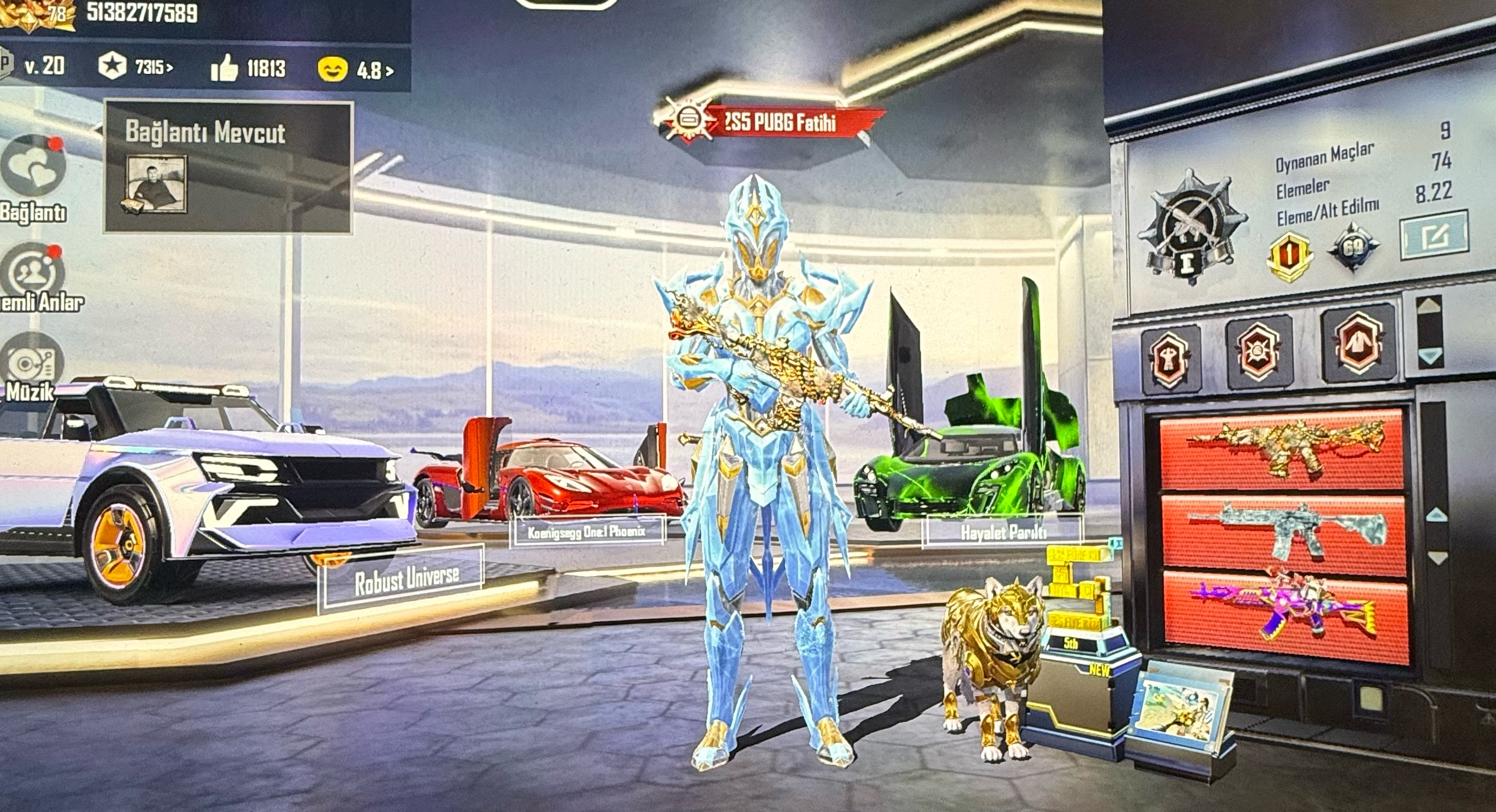Edit the stats panel with pencil button
The image size is (1496, 812).
[1433, 236]
